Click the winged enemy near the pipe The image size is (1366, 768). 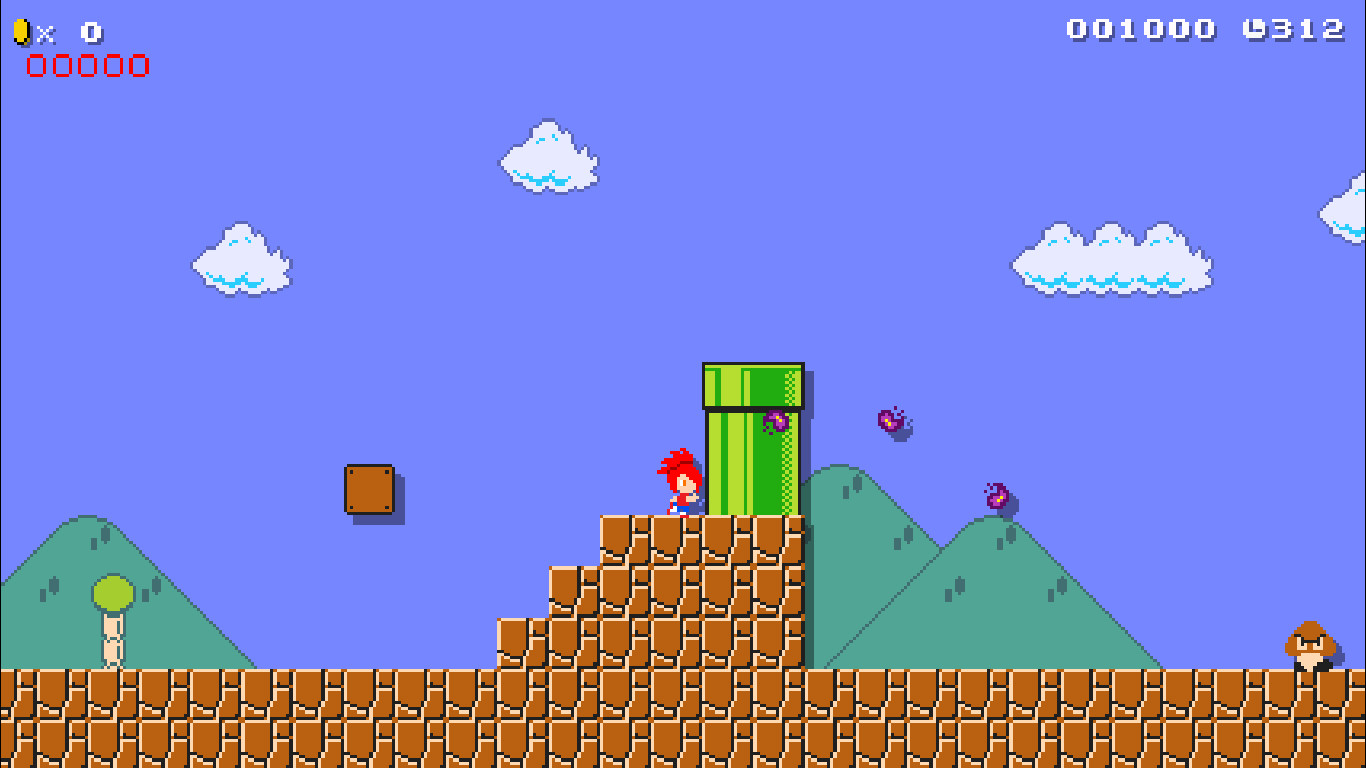pos(779,420)
